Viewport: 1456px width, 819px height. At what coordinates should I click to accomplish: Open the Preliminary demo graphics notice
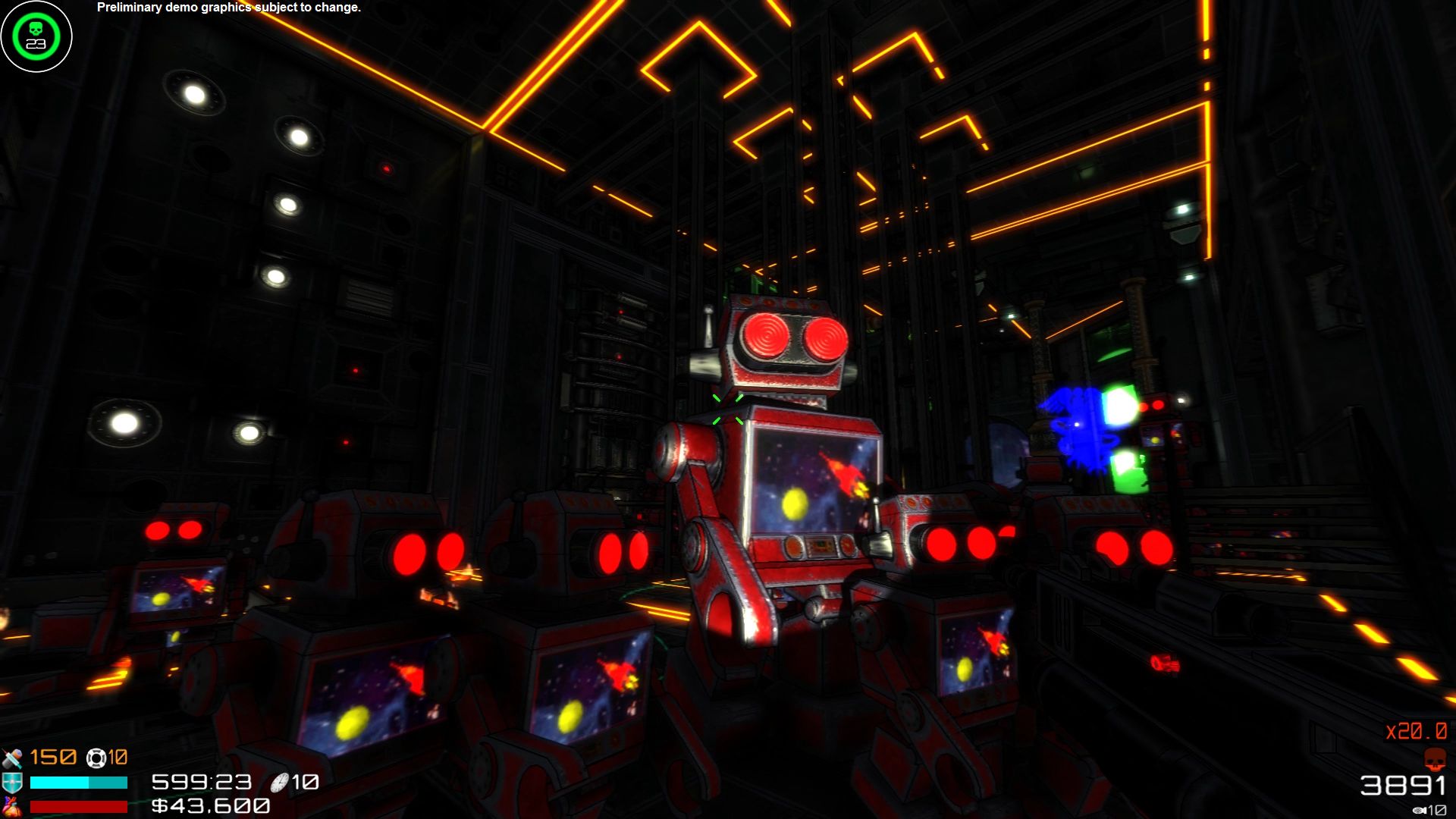point(228,9)
